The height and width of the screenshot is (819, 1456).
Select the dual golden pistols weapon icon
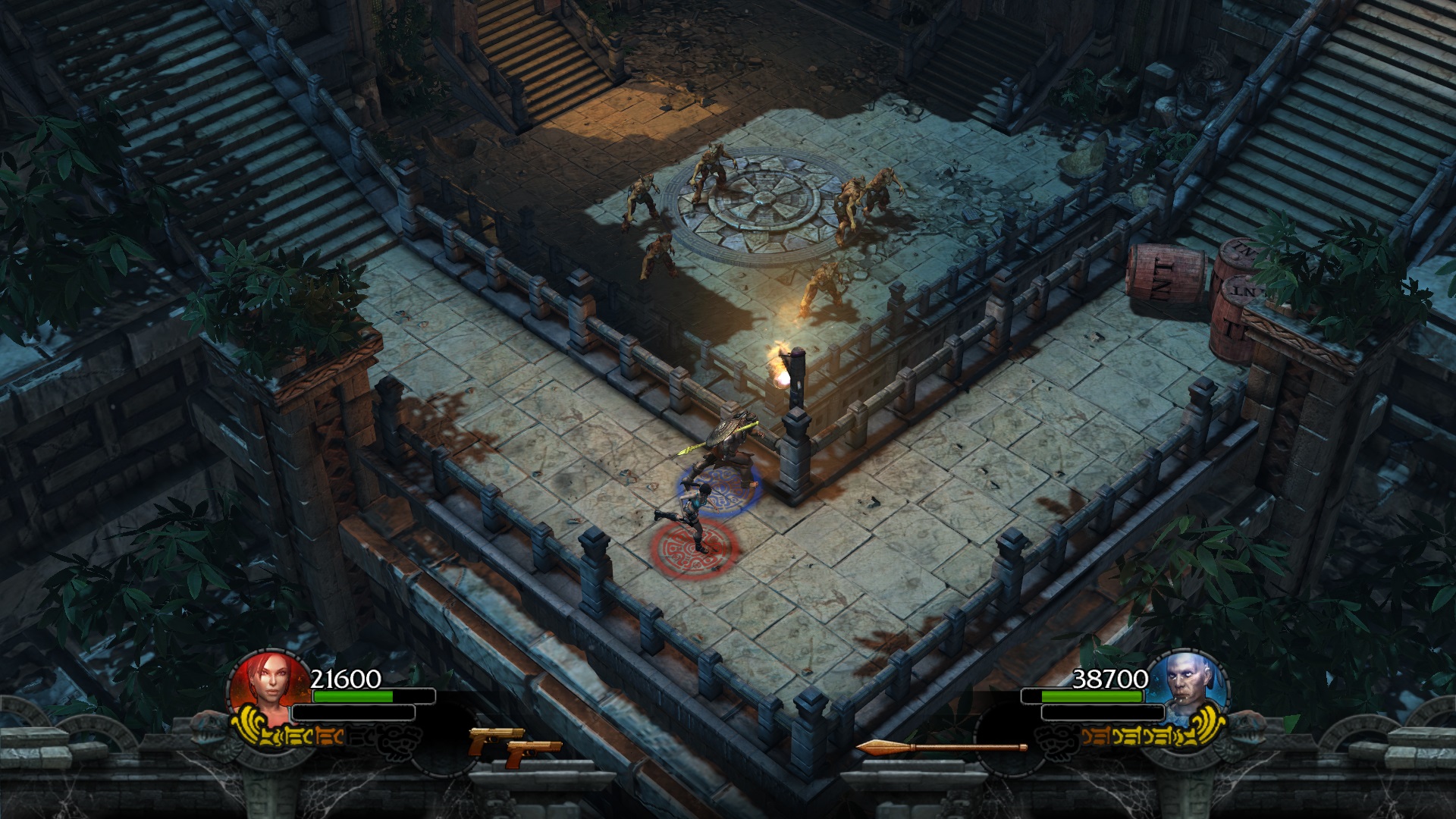click(x=514, y=747)
